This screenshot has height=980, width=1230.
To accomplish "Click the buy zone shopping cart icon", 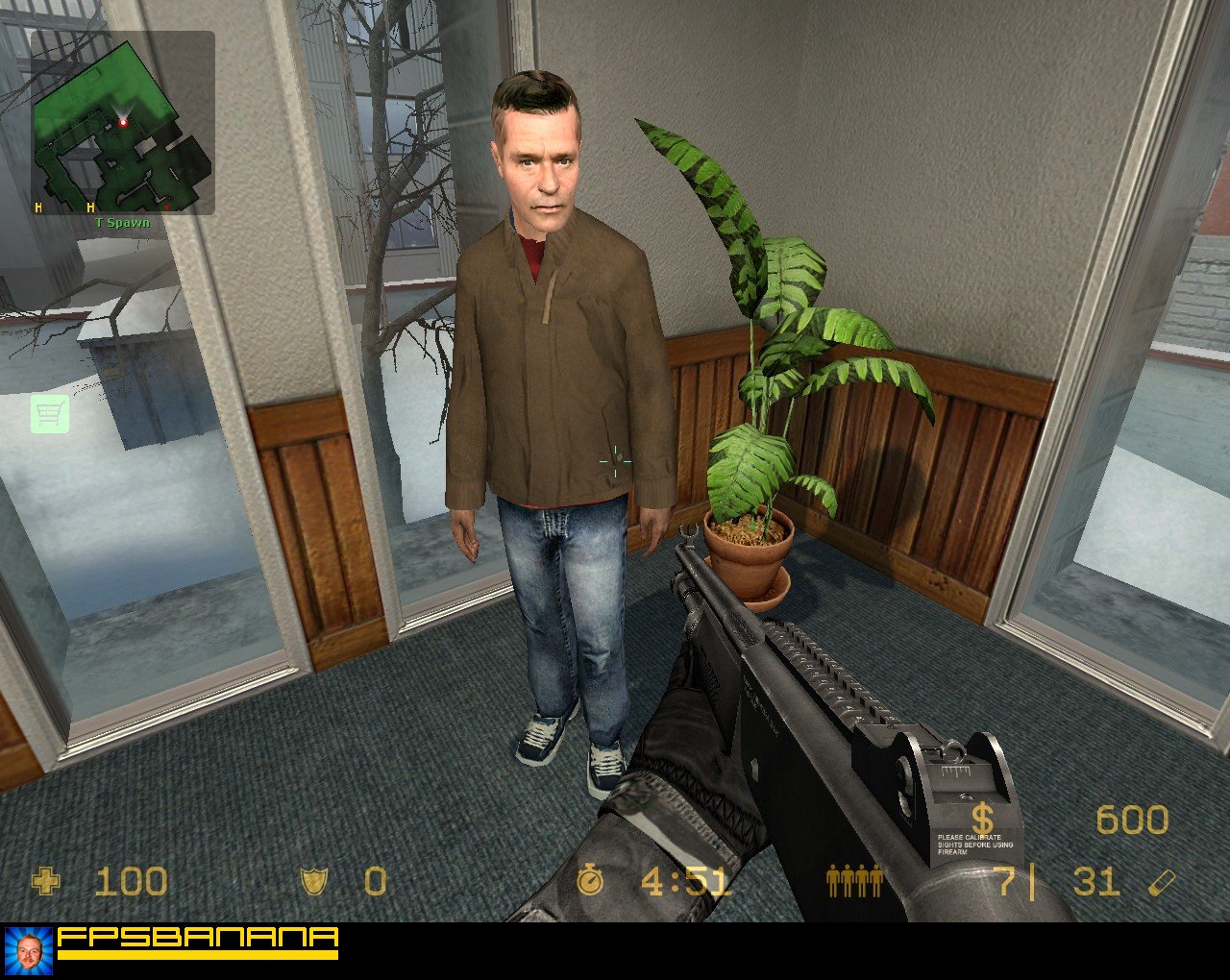I will click(50, 413).
